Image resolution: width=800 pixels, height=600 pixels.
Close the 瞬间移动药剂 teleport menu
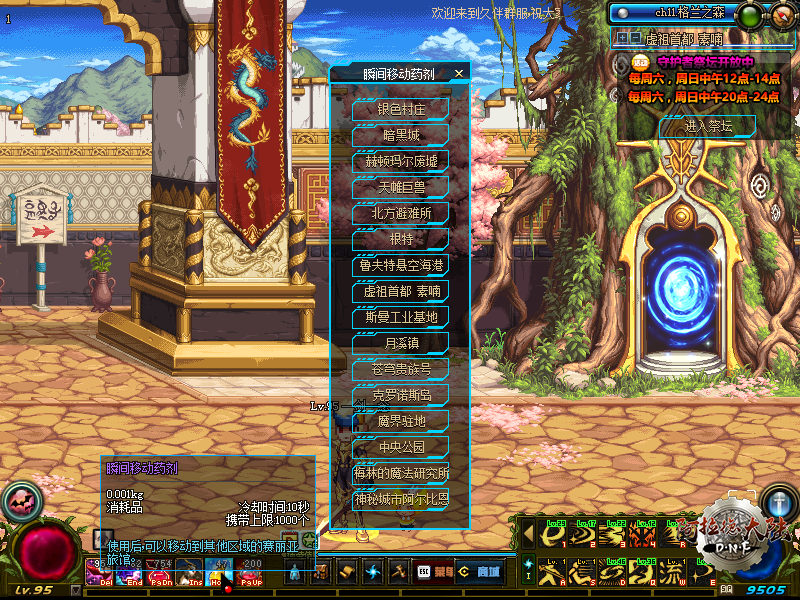459,73
